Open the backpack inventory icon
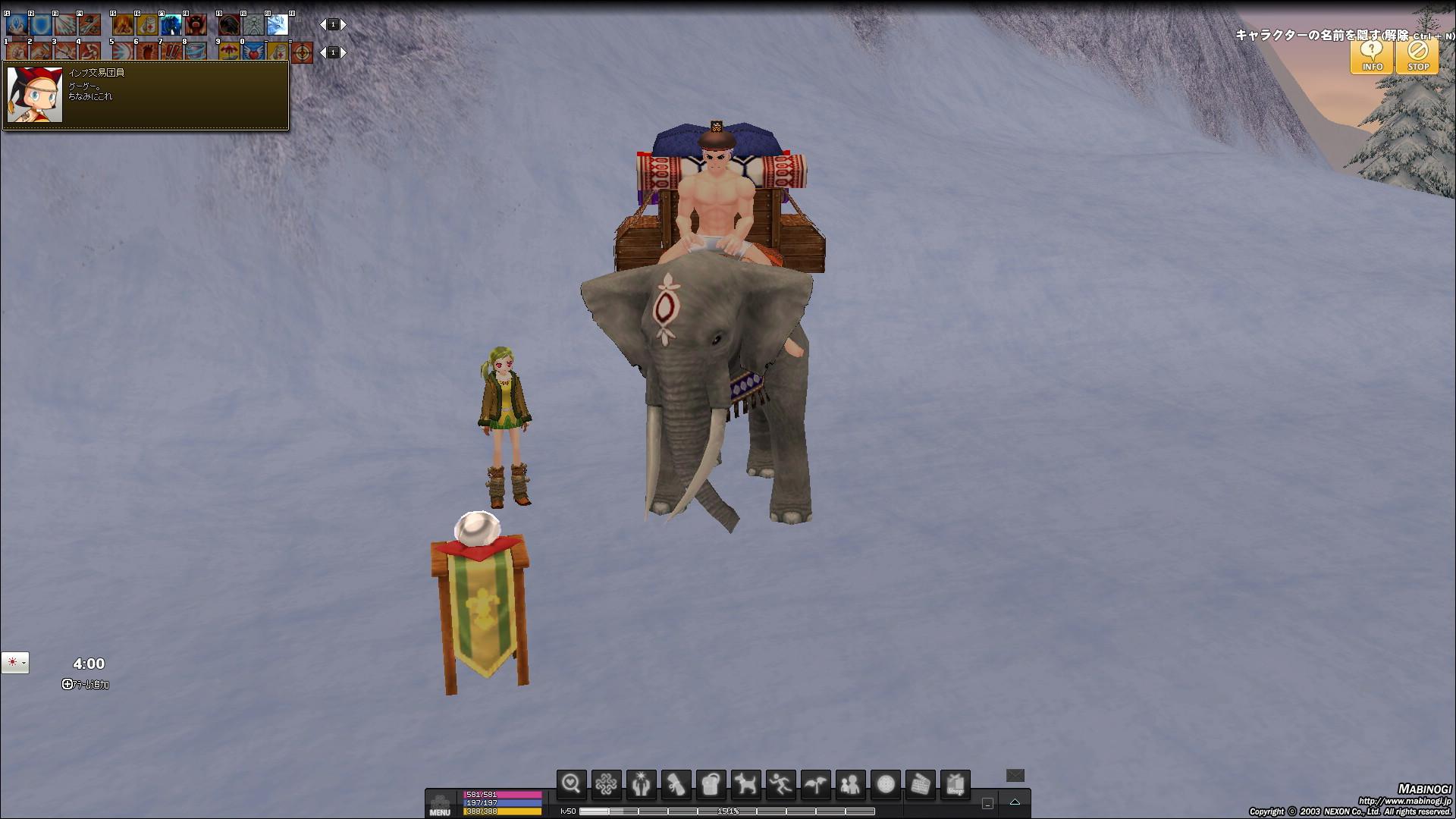 point(711,784)
